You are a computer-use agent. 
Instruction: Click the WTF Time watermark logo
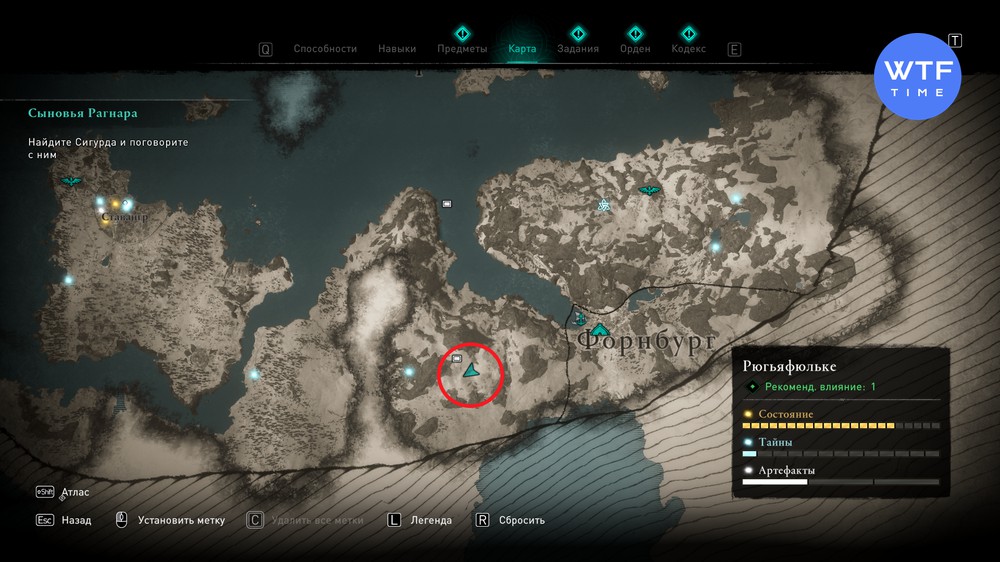[917, 76]
